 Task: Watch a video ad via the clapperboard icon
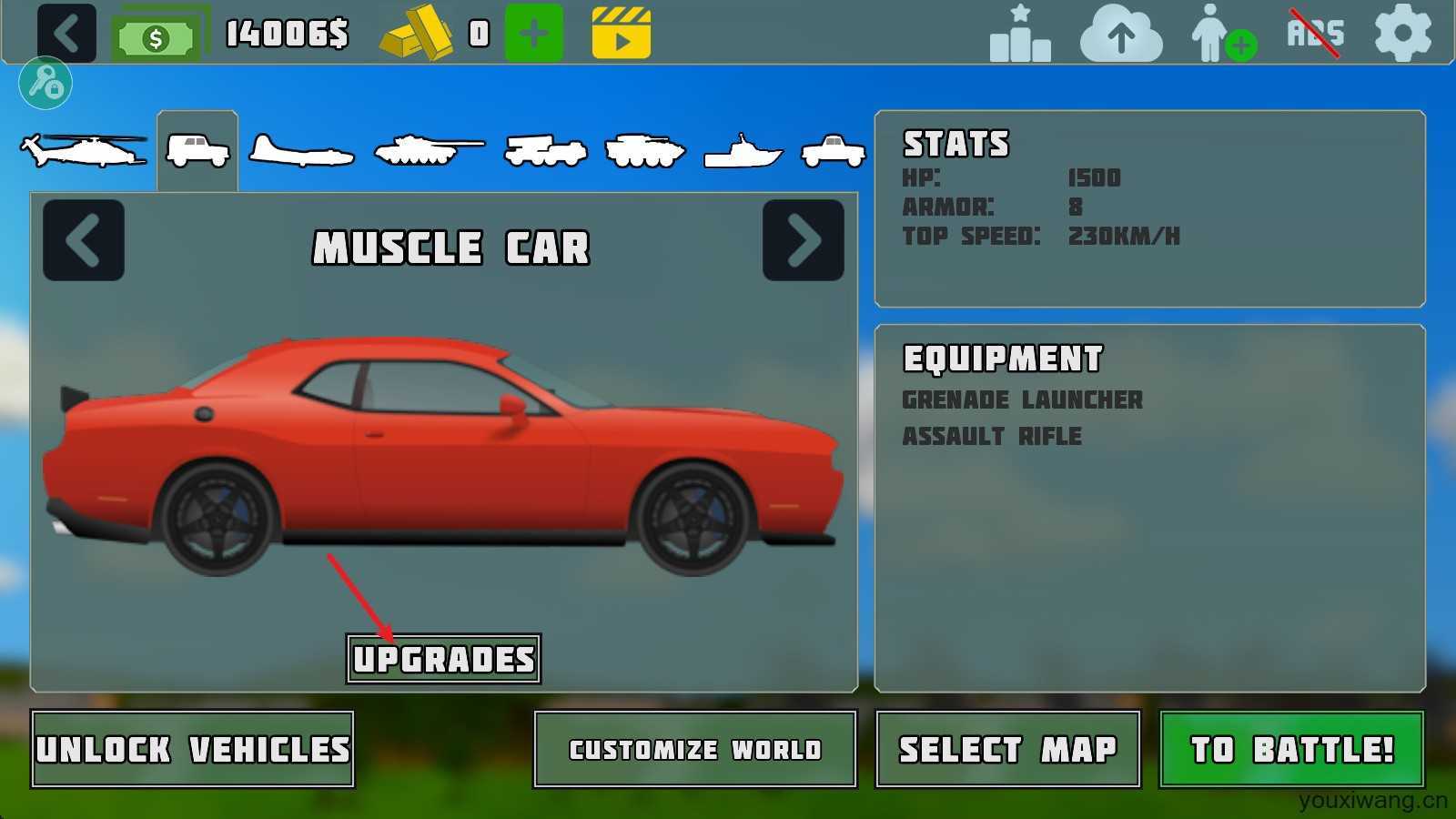pos(622,34)
